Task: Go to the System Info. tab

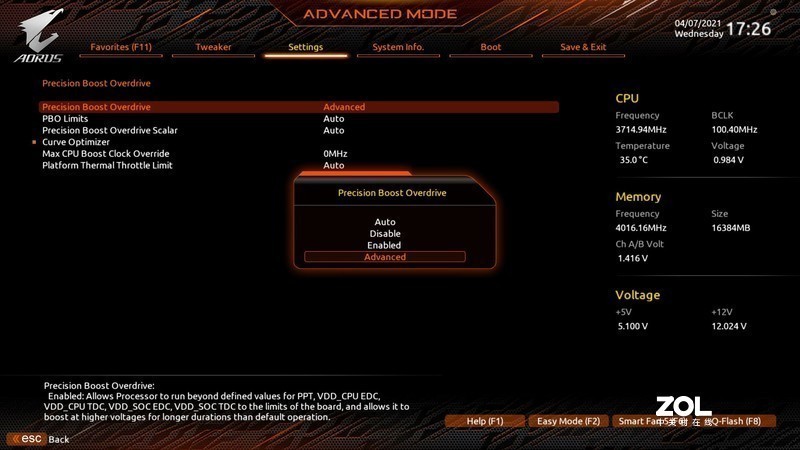Action: (398, 47)
